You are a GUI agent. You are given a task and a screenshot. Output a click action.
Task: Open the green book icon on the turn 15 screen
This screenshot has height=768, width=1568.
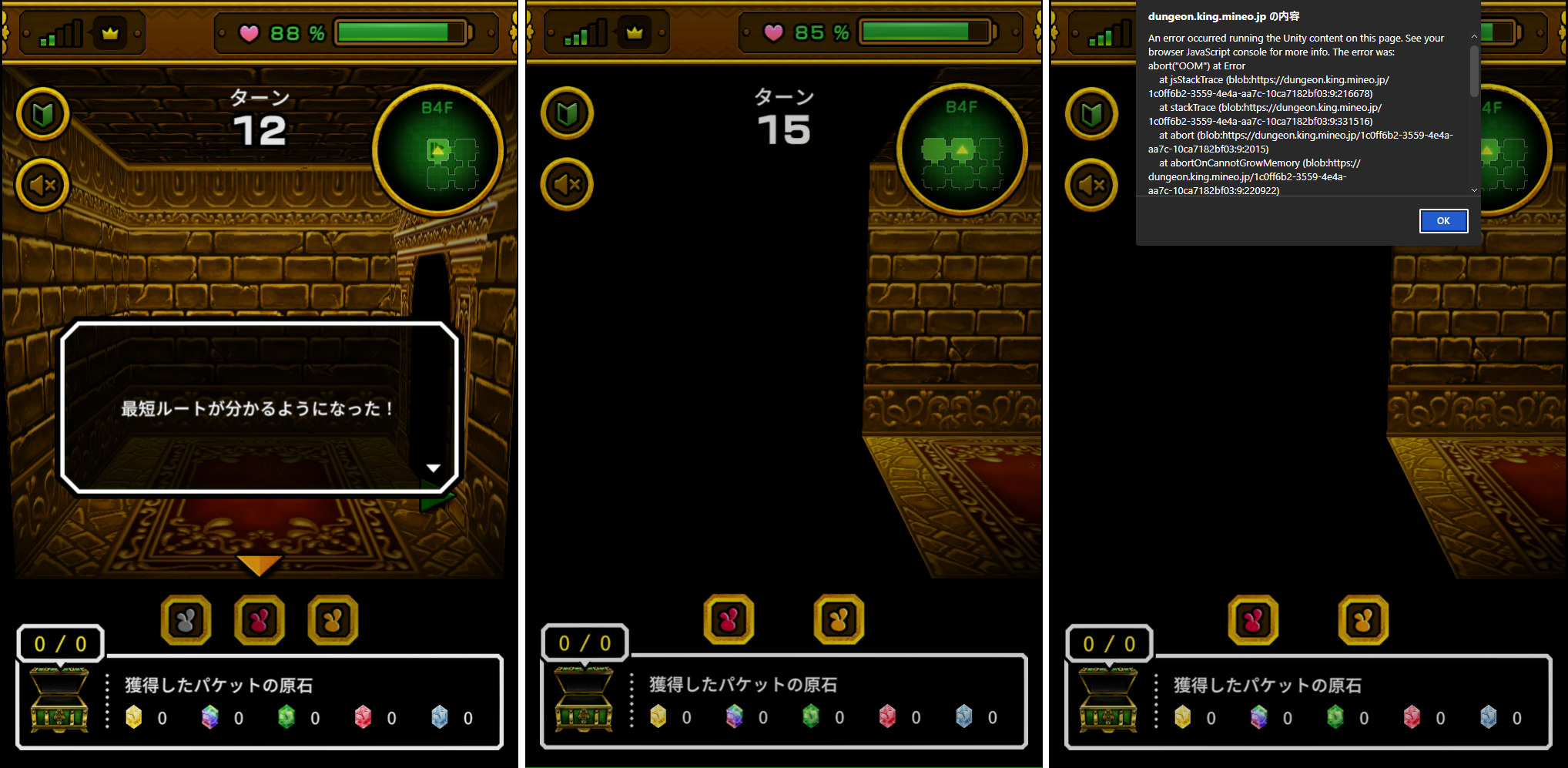click(x=568, y=114)
